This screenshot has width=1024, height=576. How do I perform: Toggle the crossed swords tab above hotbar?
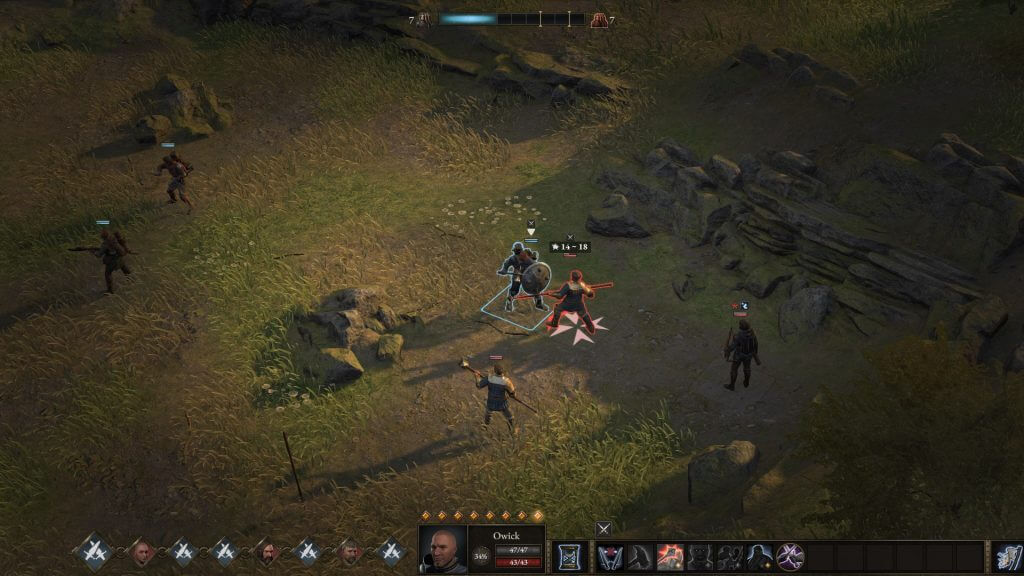[x=603, y=528]
